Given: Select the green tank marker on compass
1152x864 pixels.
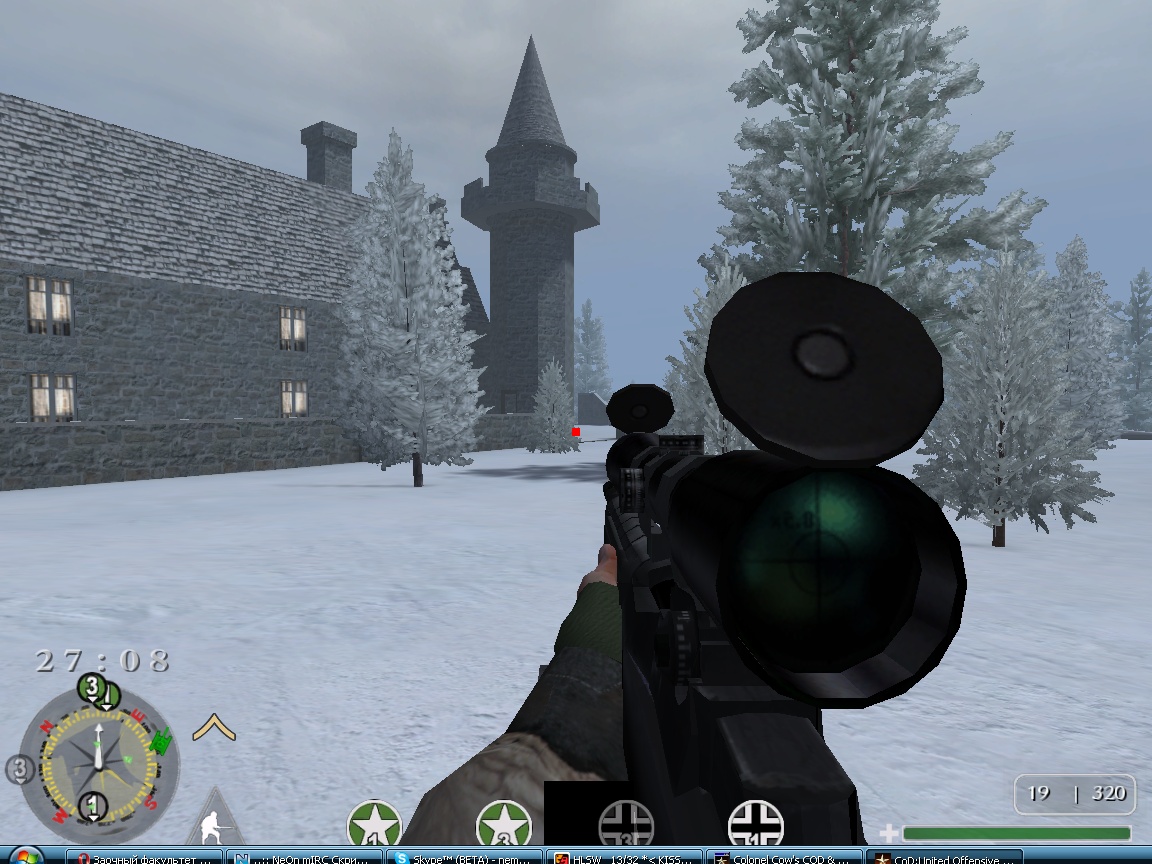Looking at the screenshot, I should pos(158,742).
